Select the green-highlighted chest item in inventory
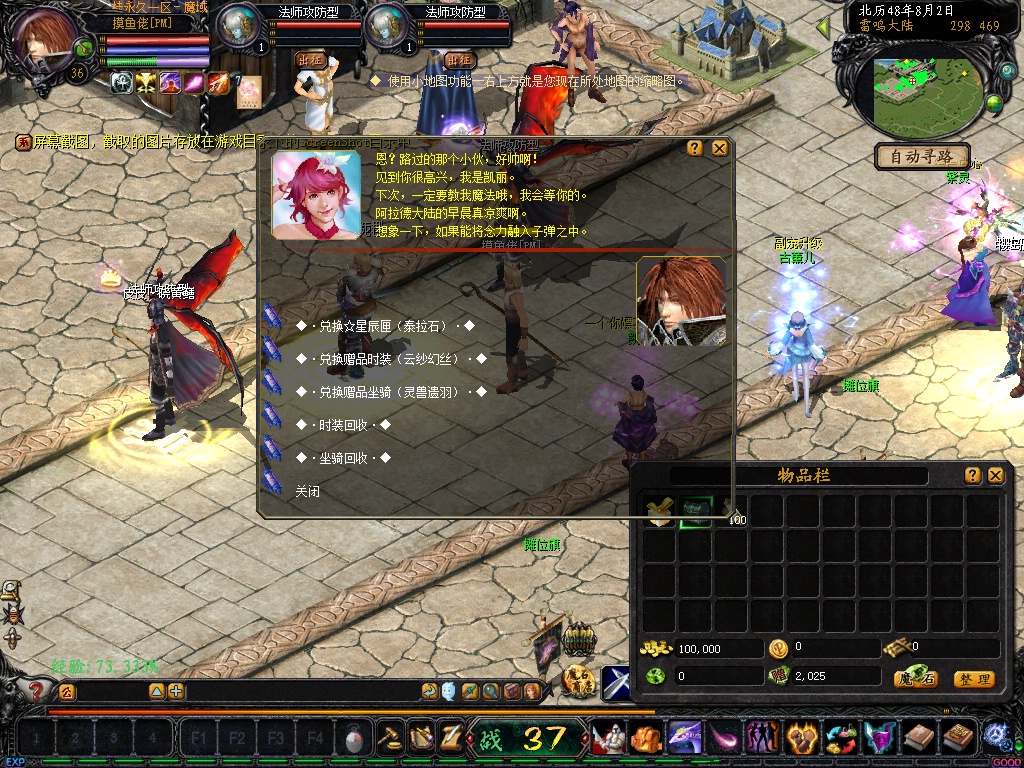The width and height of the screenshot is (1024, 768). pos(695,511)
